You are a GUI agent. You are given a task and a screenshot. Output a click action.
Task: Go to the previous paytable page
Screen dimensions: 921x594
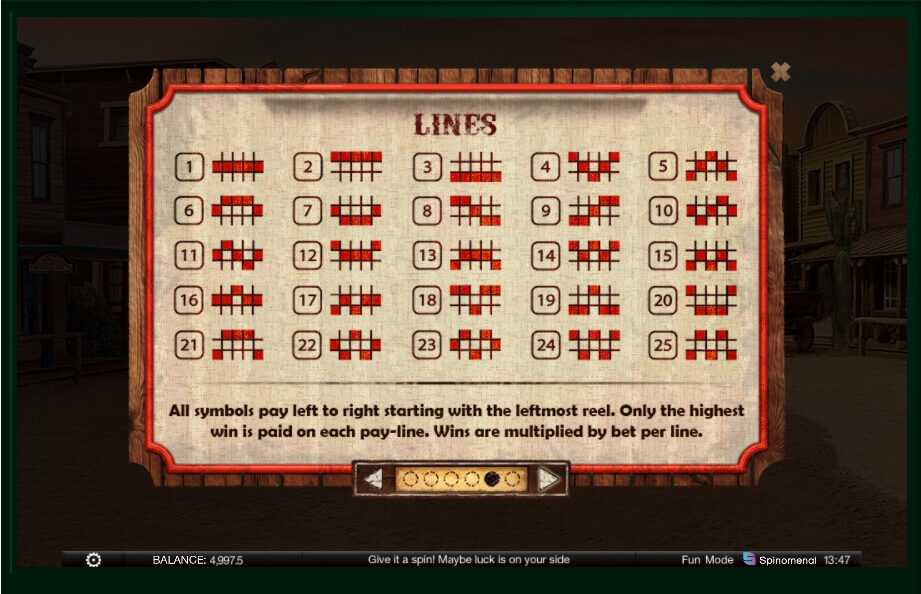tap(373, 479)
